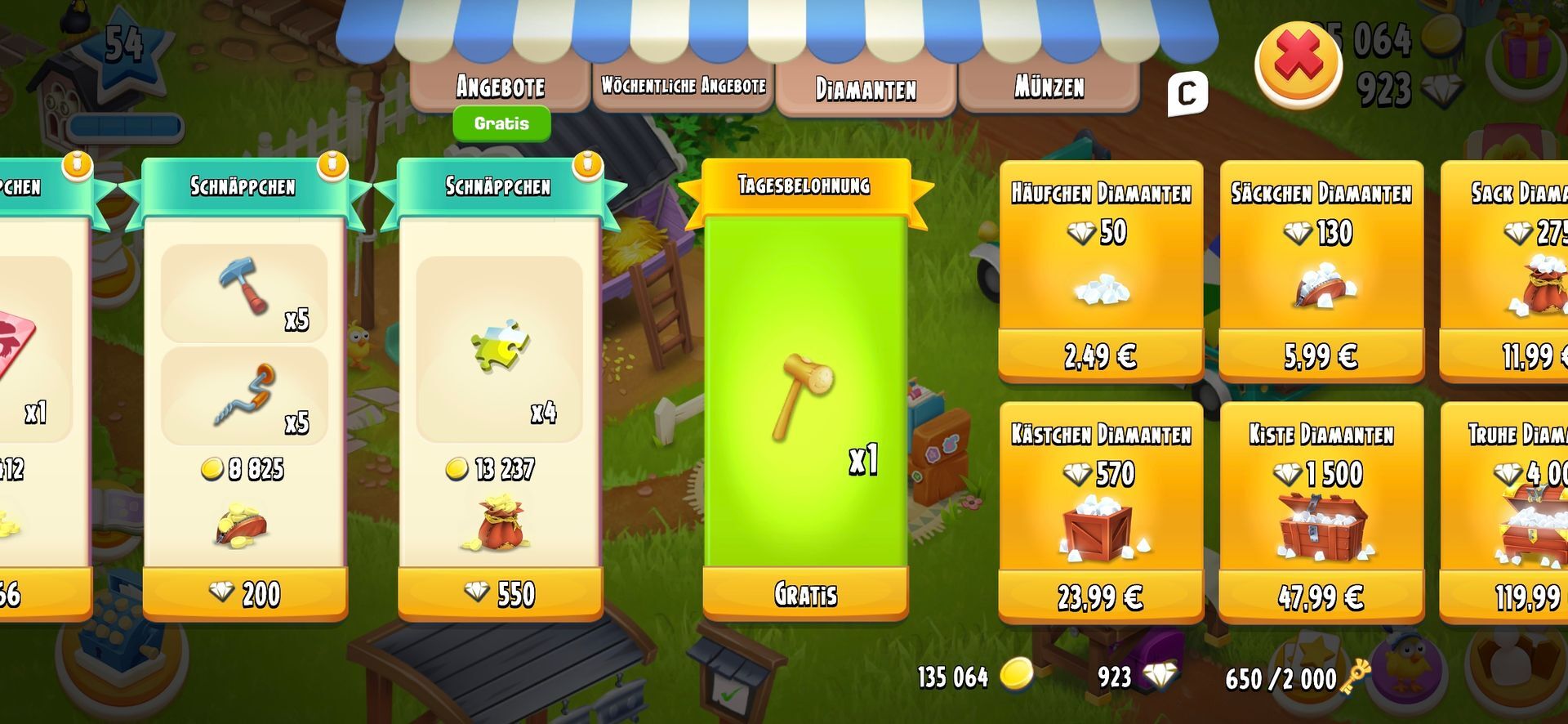Open the Wöchentliche Angebote tab
The image size is (1568, 724).
pyautogui.click(x=684, y=86)
